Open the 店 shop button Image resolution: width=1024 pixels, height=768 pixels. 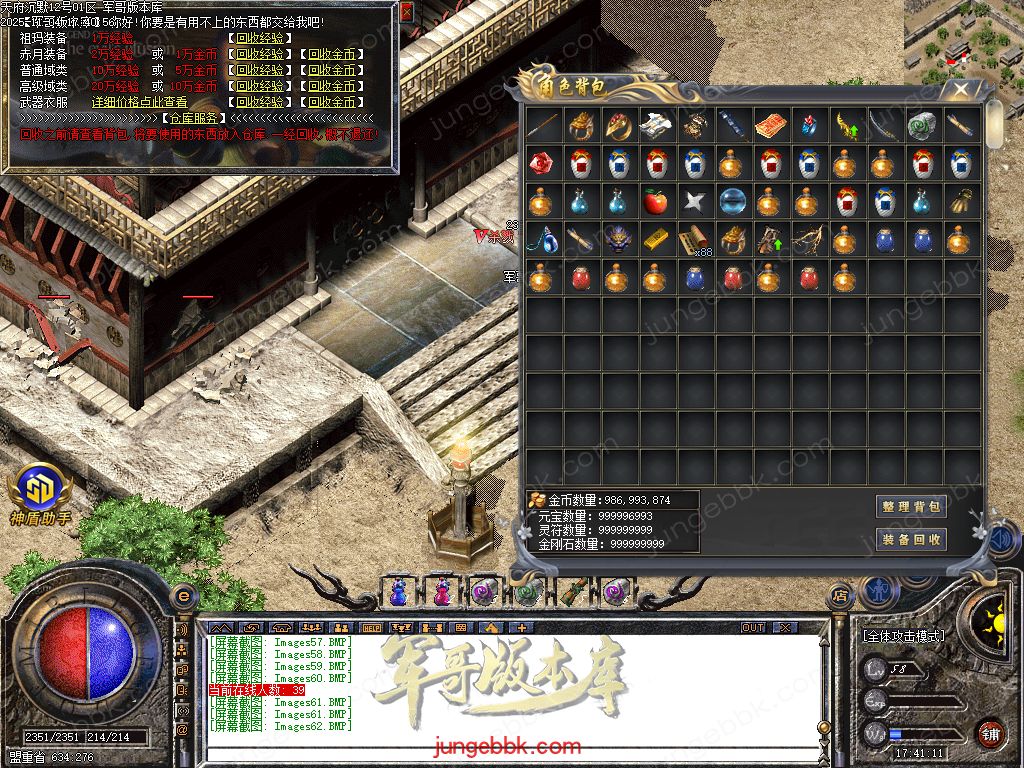pyautogui.click(x=840, y=597)
